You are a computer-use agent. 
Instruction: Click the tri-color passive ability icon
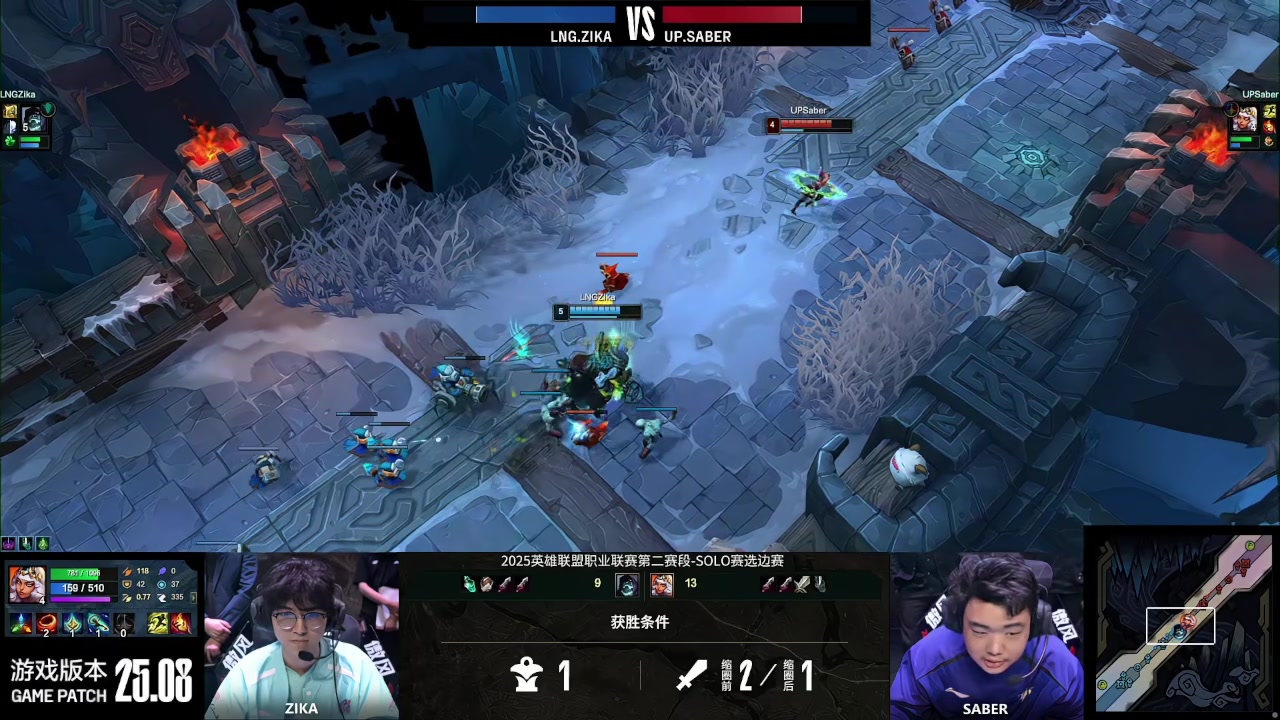20,624
